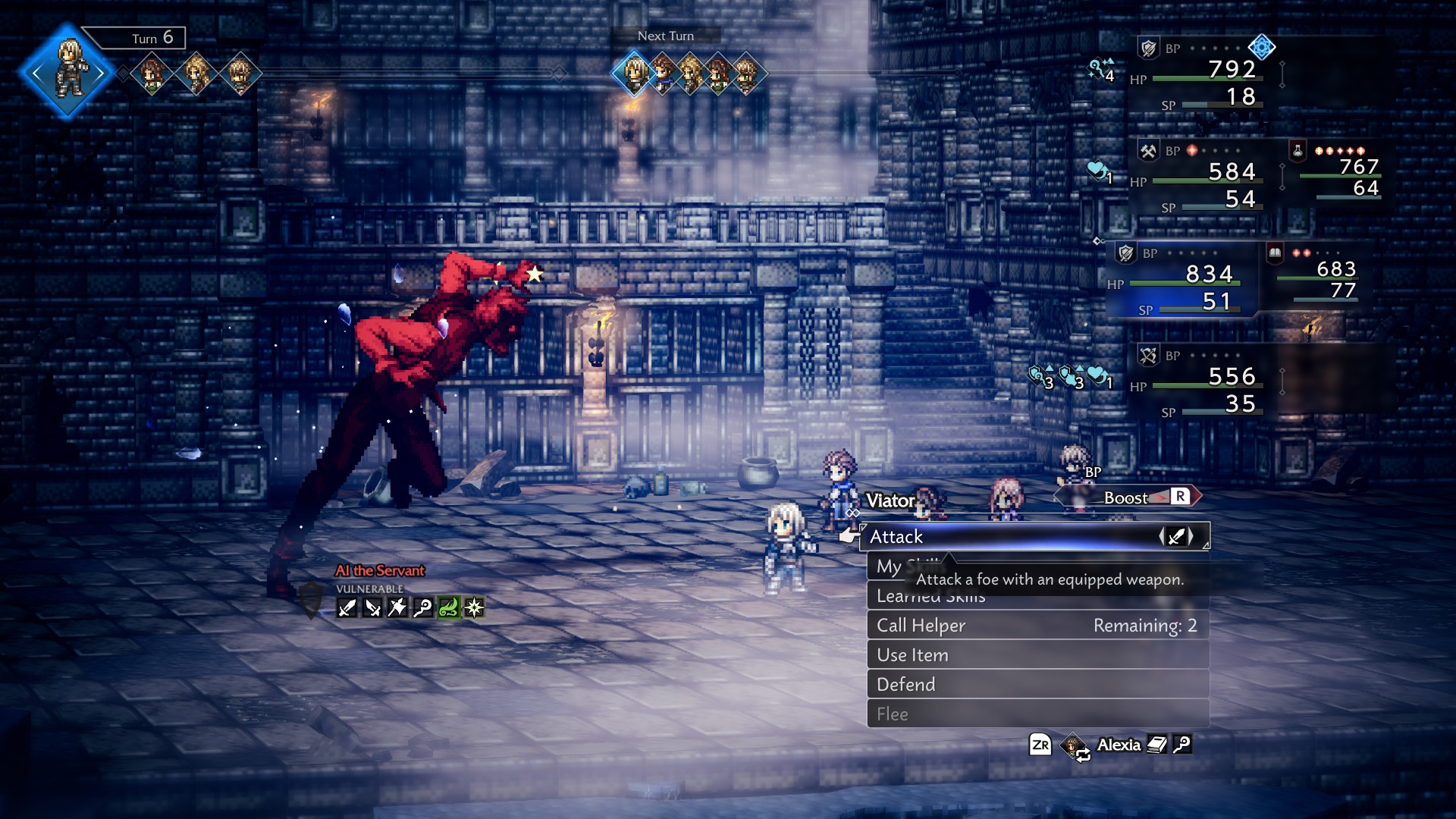Click the dagger weakness icon
This screenshot has width=1456, height=819.
tap(372, 607)
